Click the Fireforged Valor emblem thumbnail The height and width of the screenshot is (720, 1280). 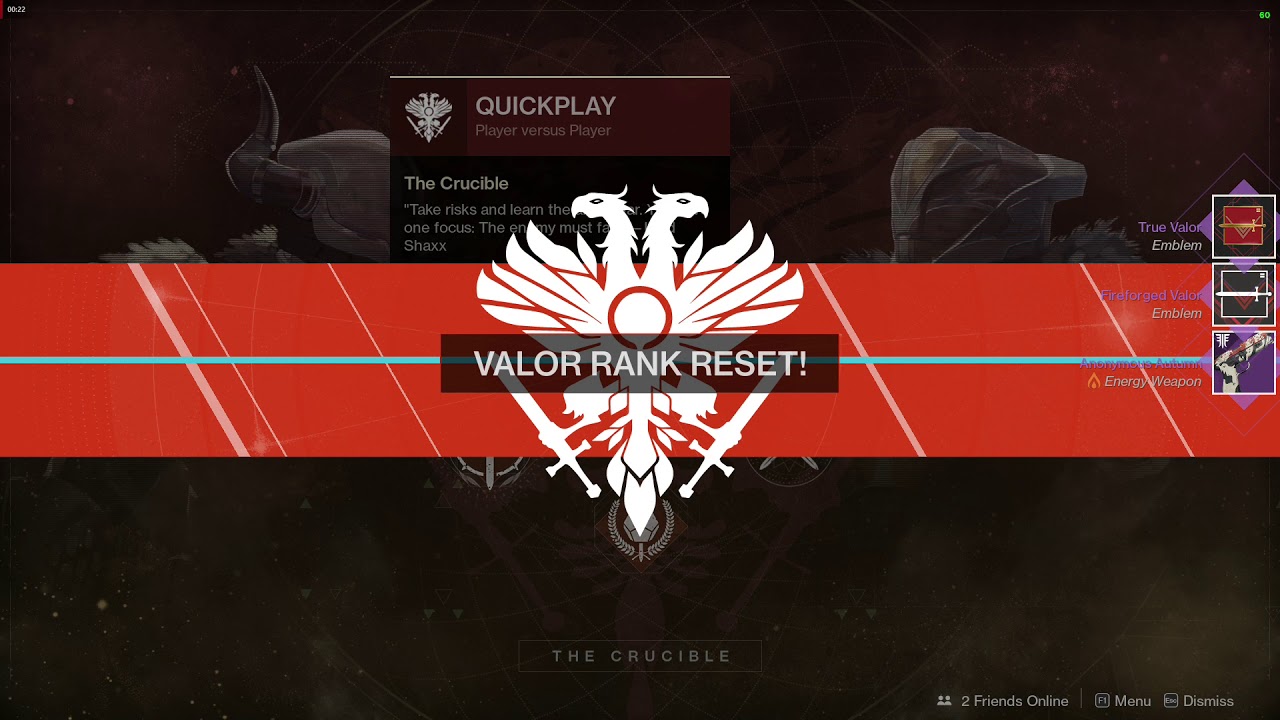(x=1243, y=294)
